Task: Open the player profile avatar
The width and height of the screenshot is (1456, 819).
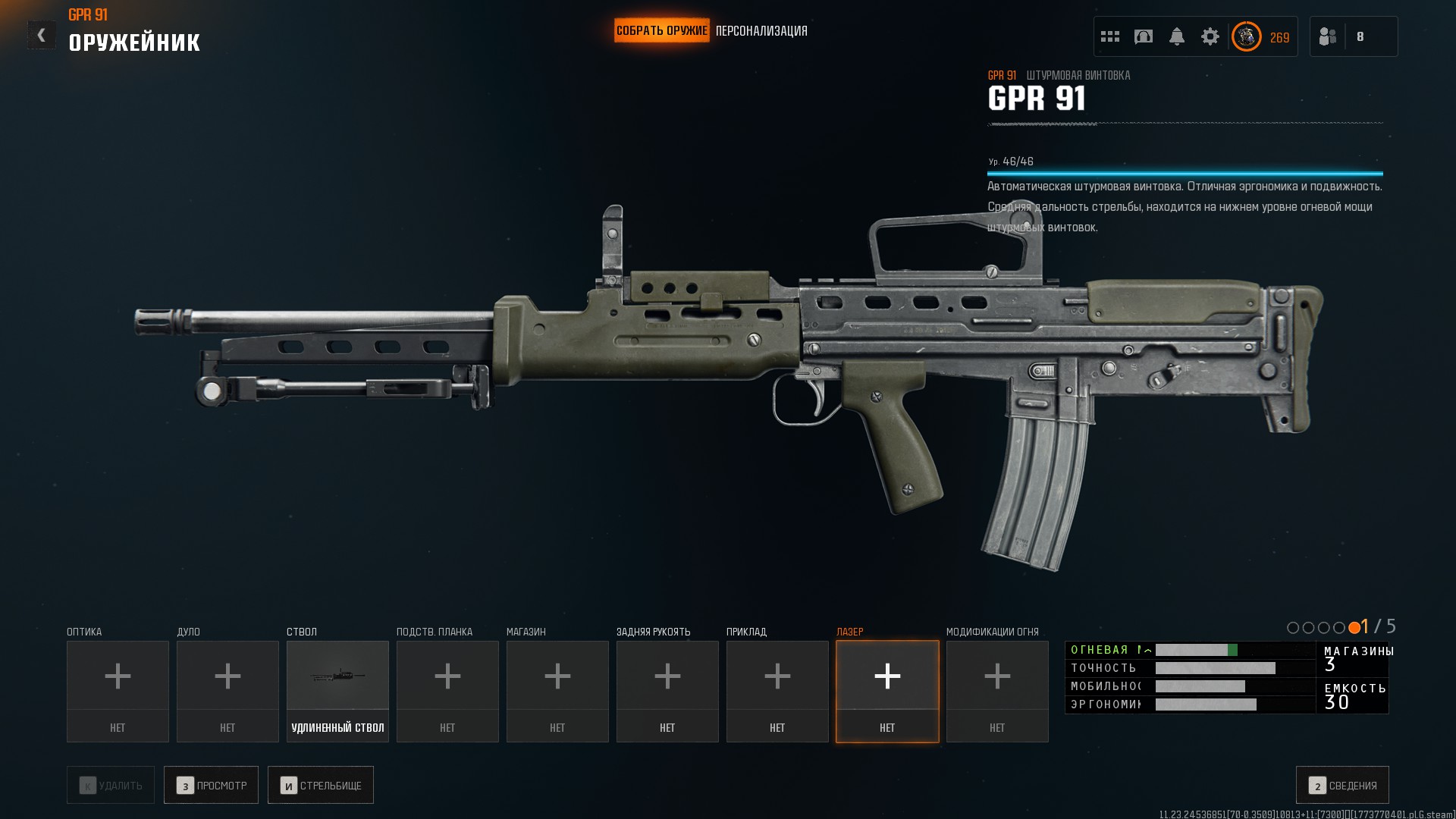Action: [1246, 36]
